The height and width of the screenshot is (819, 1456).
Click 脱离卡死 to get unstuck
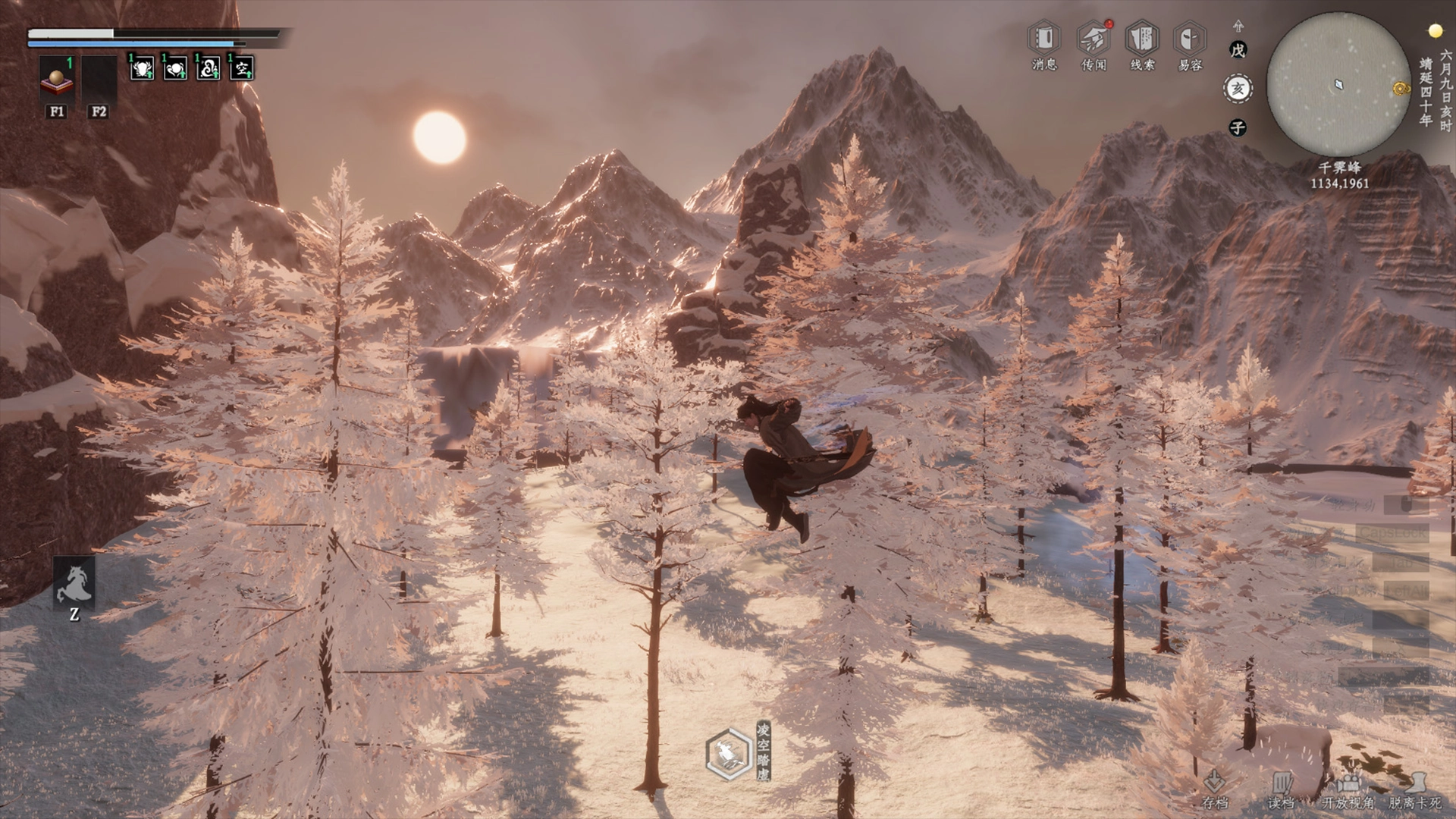tap(1414, 789)
